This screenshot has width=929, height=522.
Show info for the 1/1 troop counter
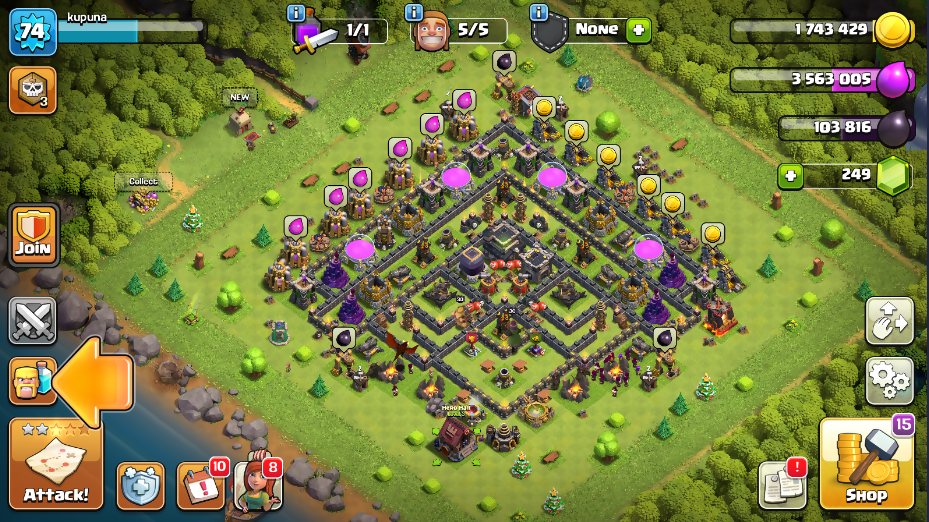coord(296,13)
